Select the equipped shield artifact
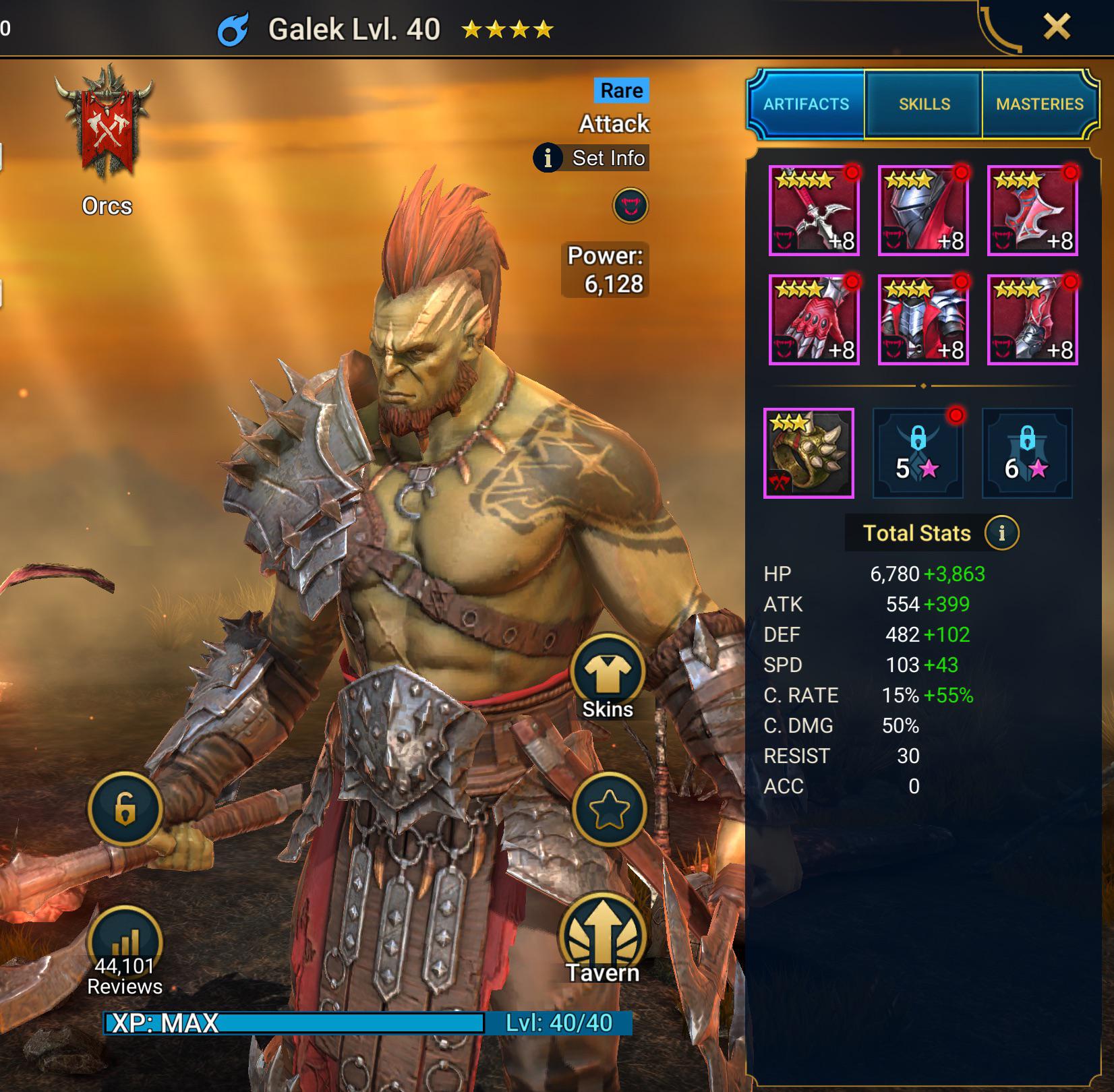This screenshot has height=1092, width=1114. [x=1032, y=210]
